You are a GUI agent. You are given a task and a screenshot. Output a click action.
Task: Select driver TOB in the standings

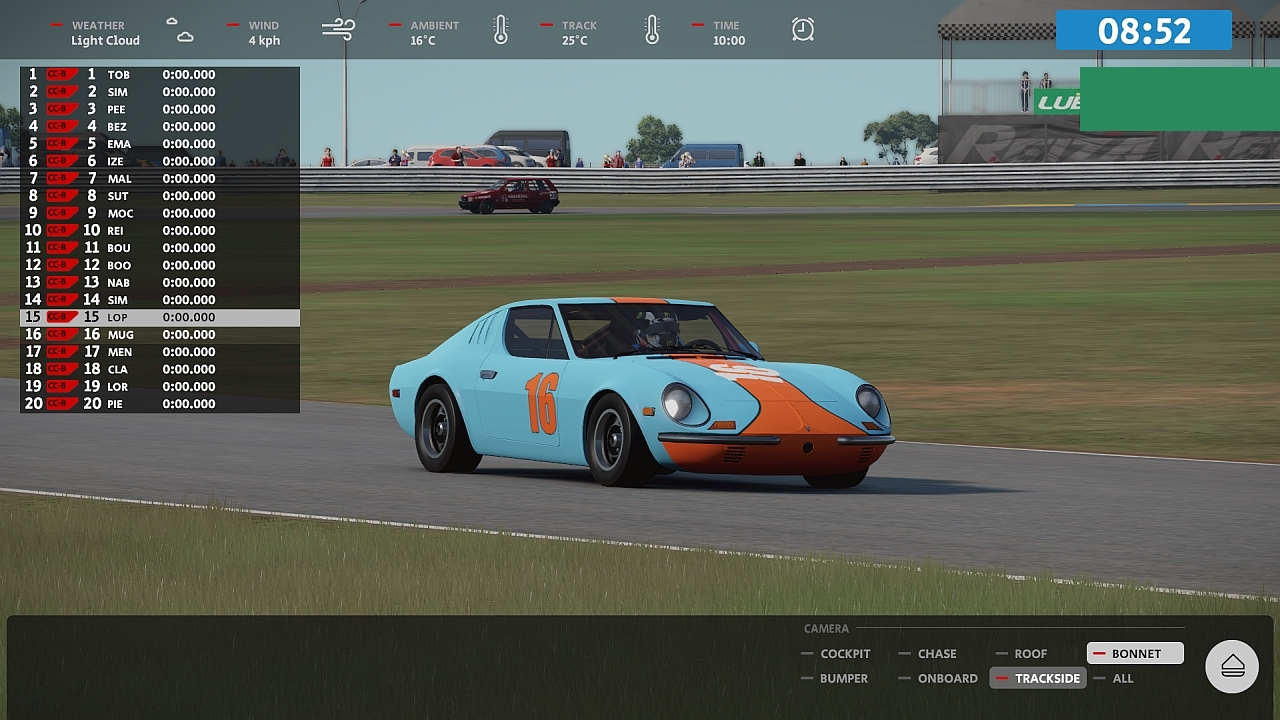click(x=160, y=75)
